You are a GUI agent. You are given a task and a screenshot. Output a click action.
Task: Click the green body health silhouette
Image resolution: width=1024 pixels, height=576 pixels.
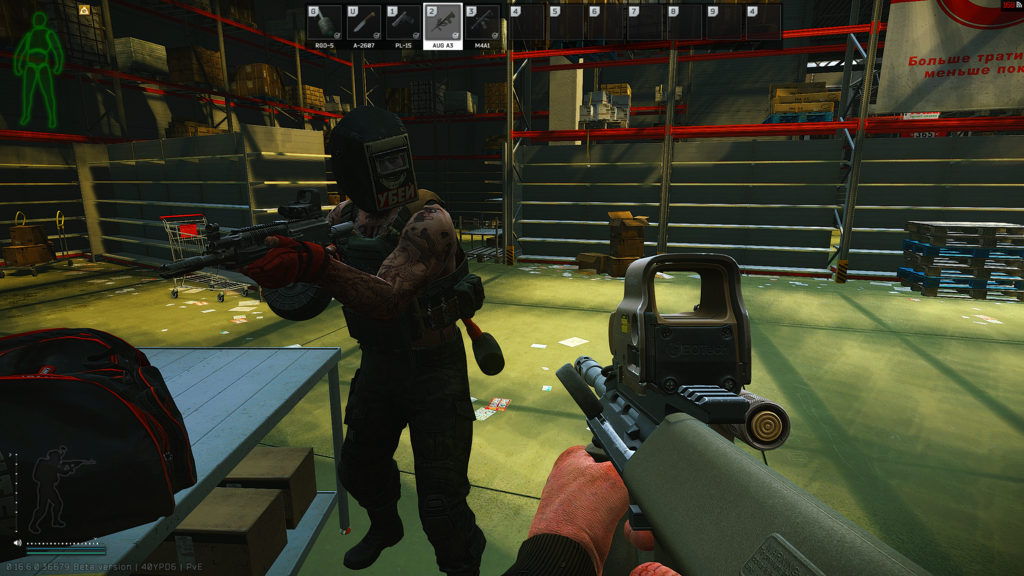(x=39, y=68)
